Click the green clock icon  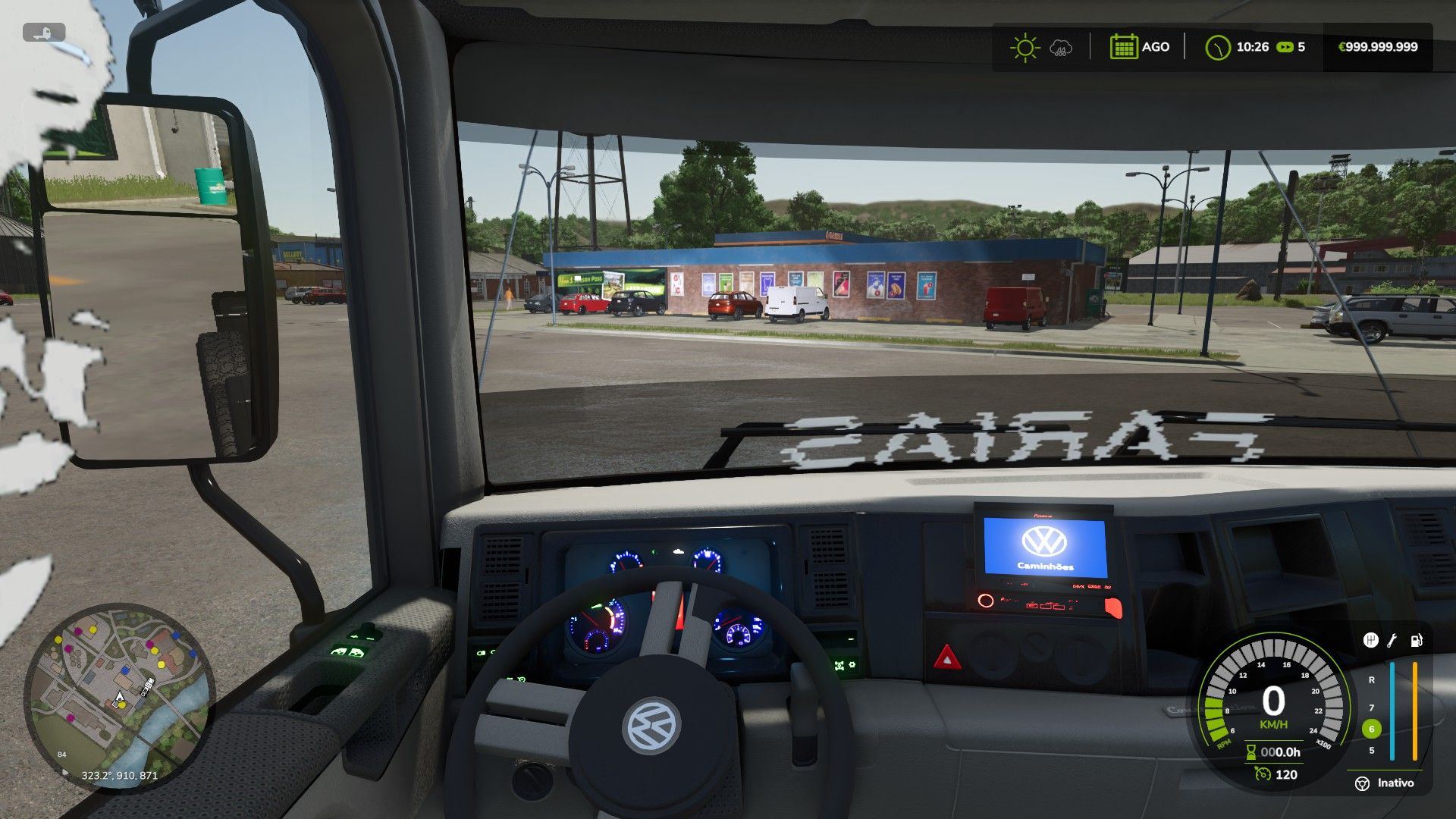click(x=1217, y=47)
